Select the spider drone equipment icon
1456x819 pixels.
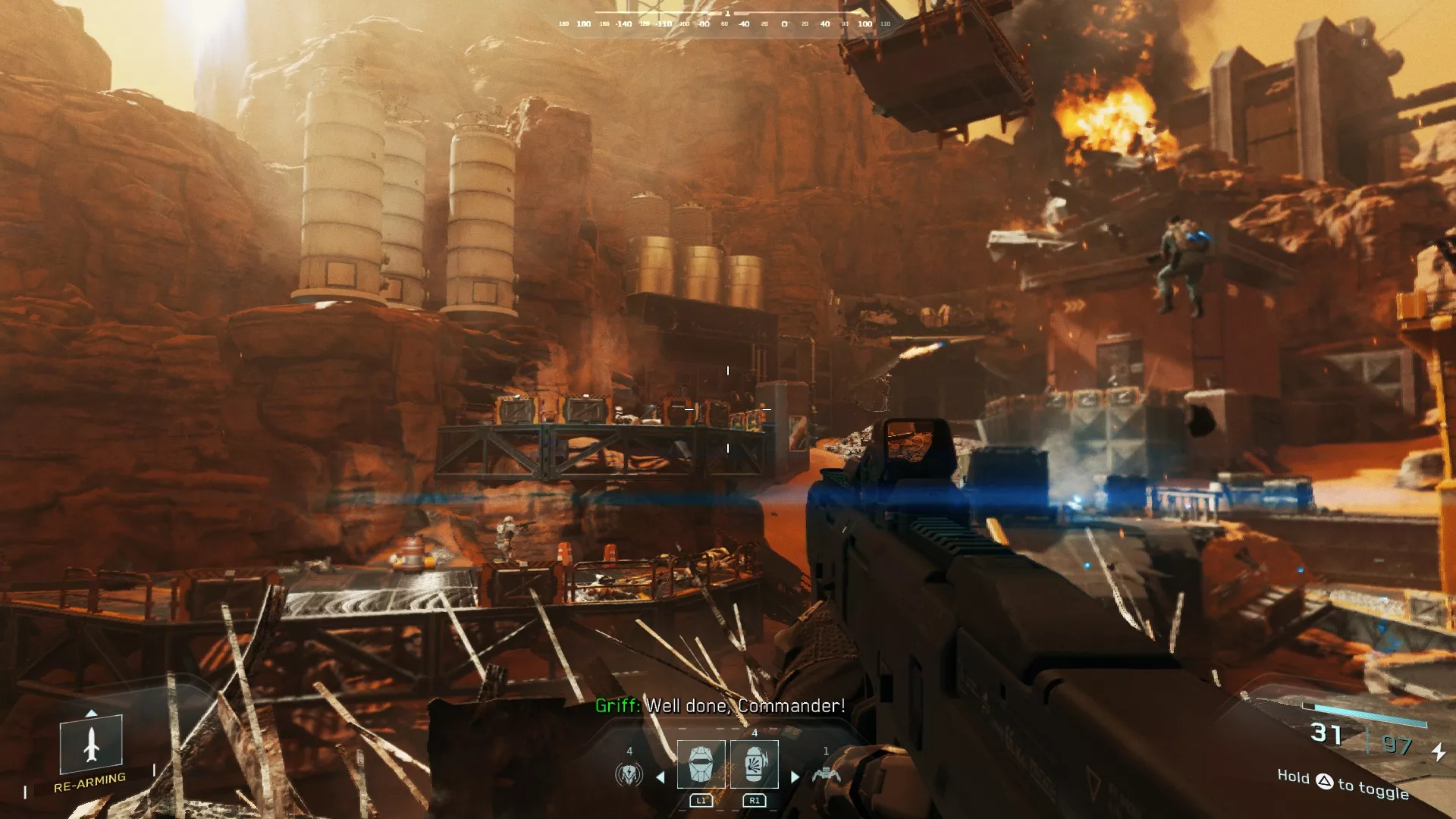826,775
